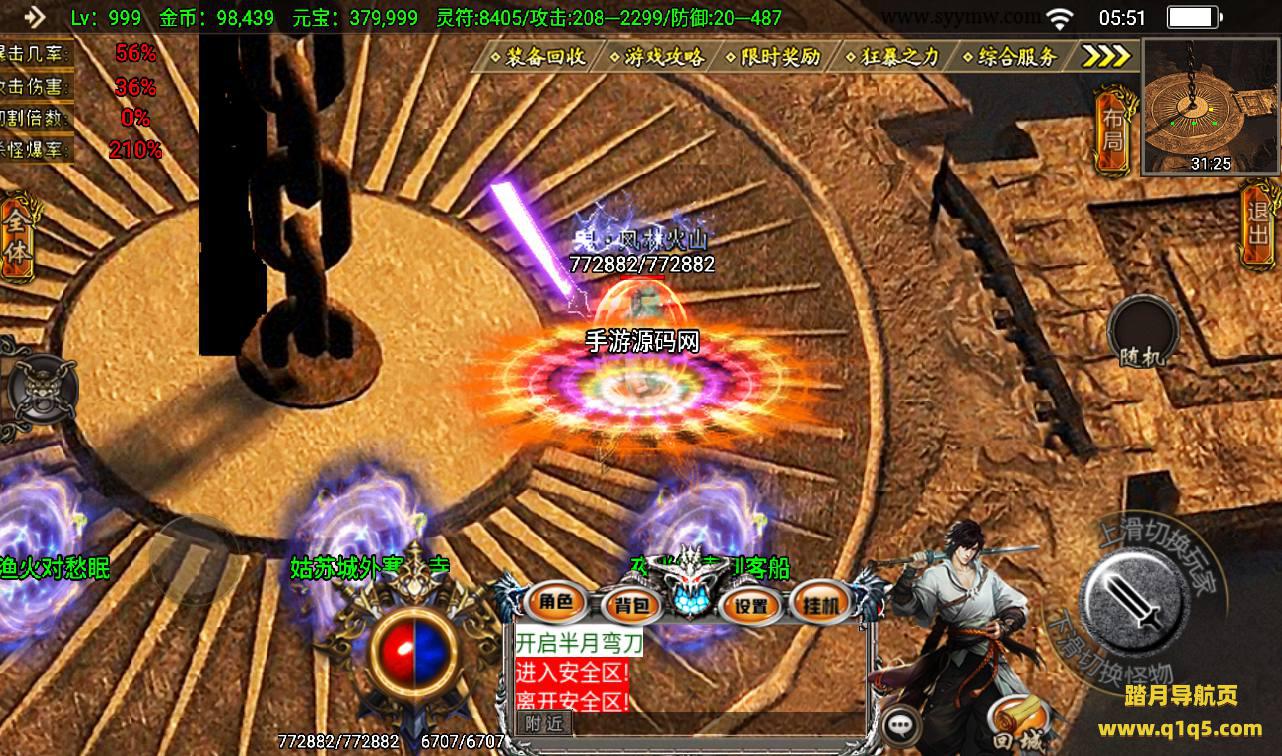
Task: Open the minimap in the corner
Action: pyautogui.click(x=1210, y=107)
